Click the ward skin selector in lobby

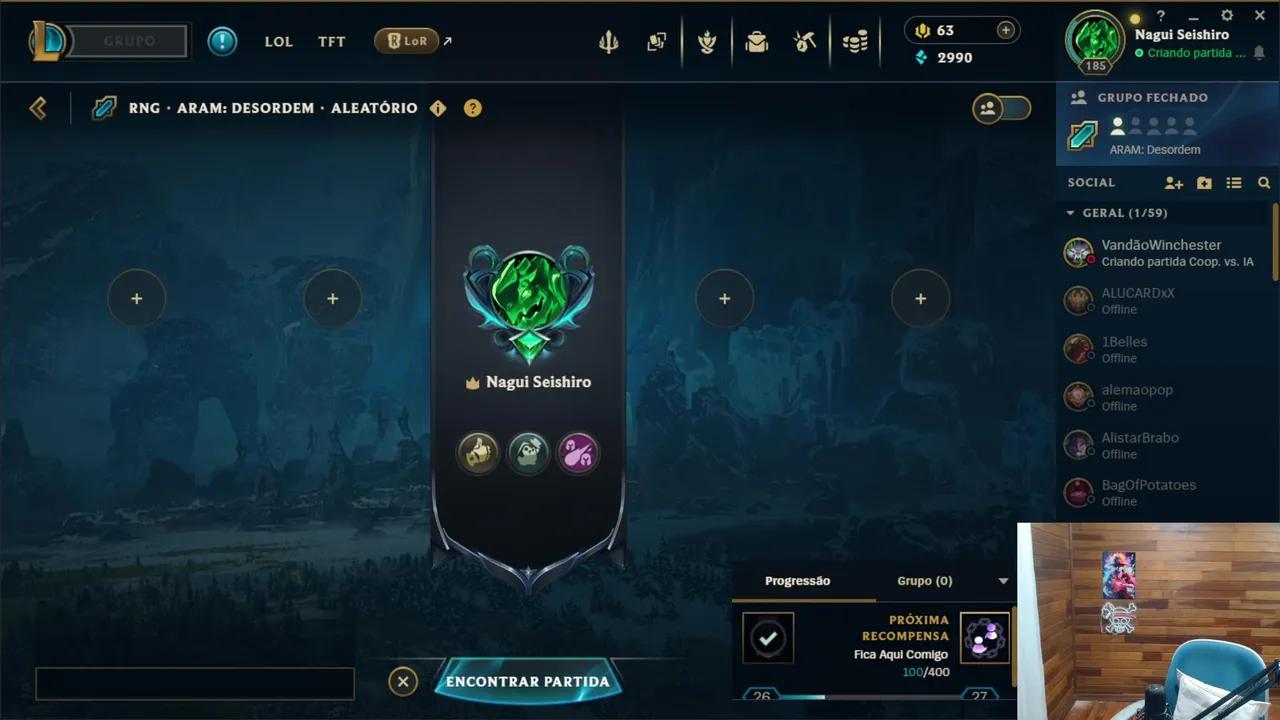click(x=528, y=453)
